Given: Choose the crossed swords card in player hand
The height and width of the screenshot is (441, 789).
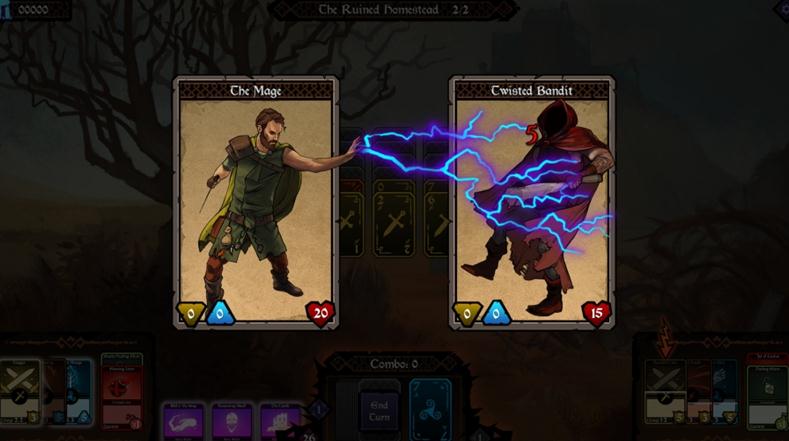Looking at the screenshot, I should 20,392.
